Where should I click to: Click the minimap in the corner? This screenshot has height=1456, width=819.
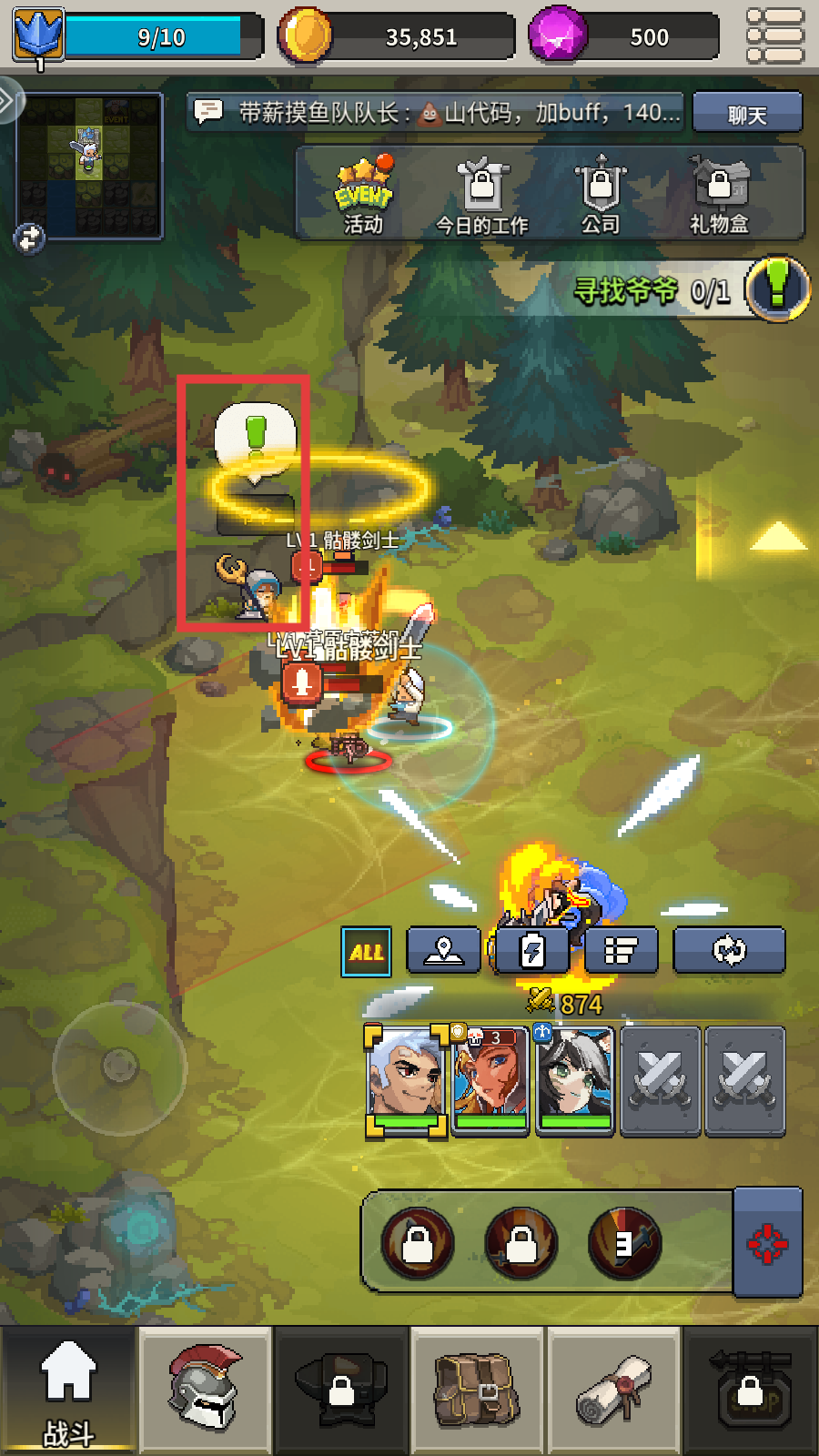click(89, 164)
